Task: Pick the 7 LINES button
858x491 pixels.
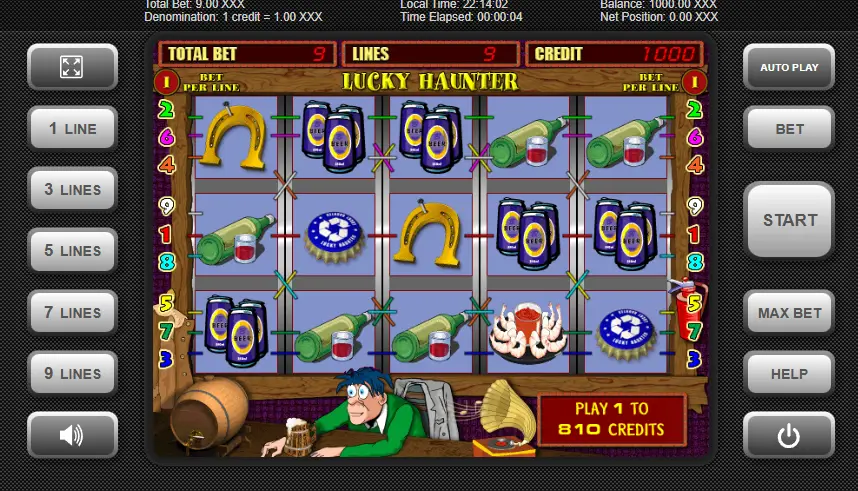Action: tap(72, 312)
